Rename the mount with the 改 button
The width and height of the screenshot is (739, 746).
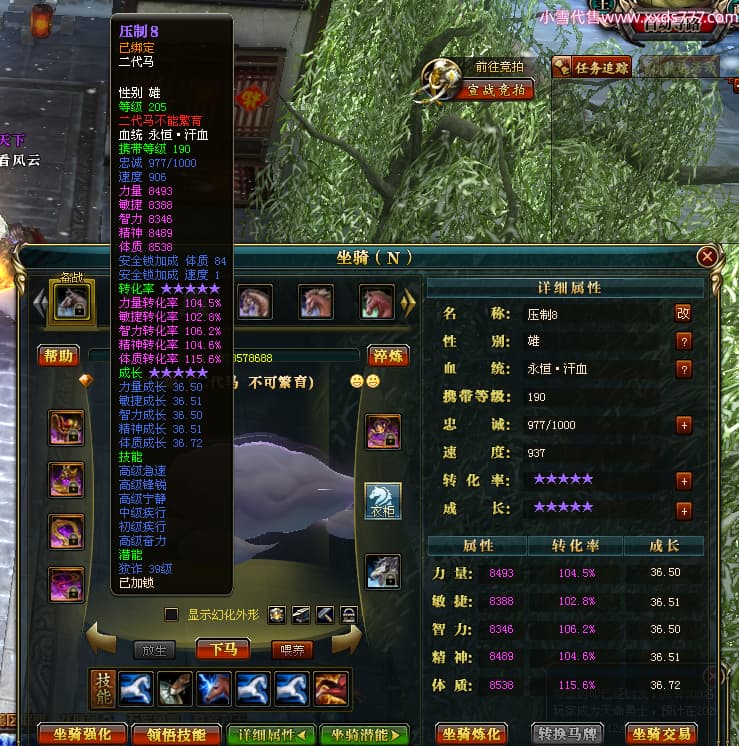pyautogui.click(x=684, y=312)
